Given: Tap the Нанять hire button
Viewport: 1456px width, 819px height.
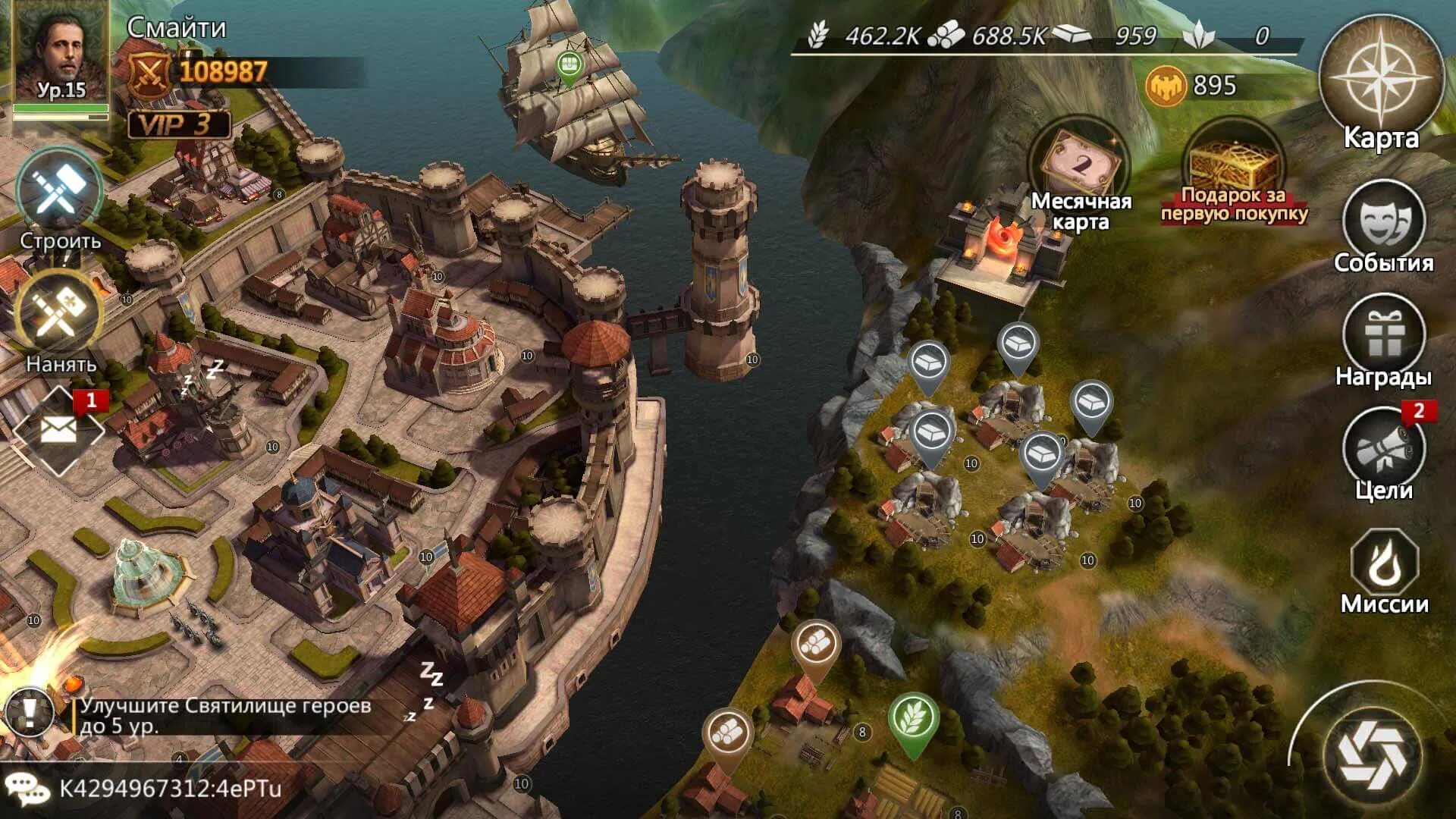Looking at the screenshot, I should tap(59, 317).
